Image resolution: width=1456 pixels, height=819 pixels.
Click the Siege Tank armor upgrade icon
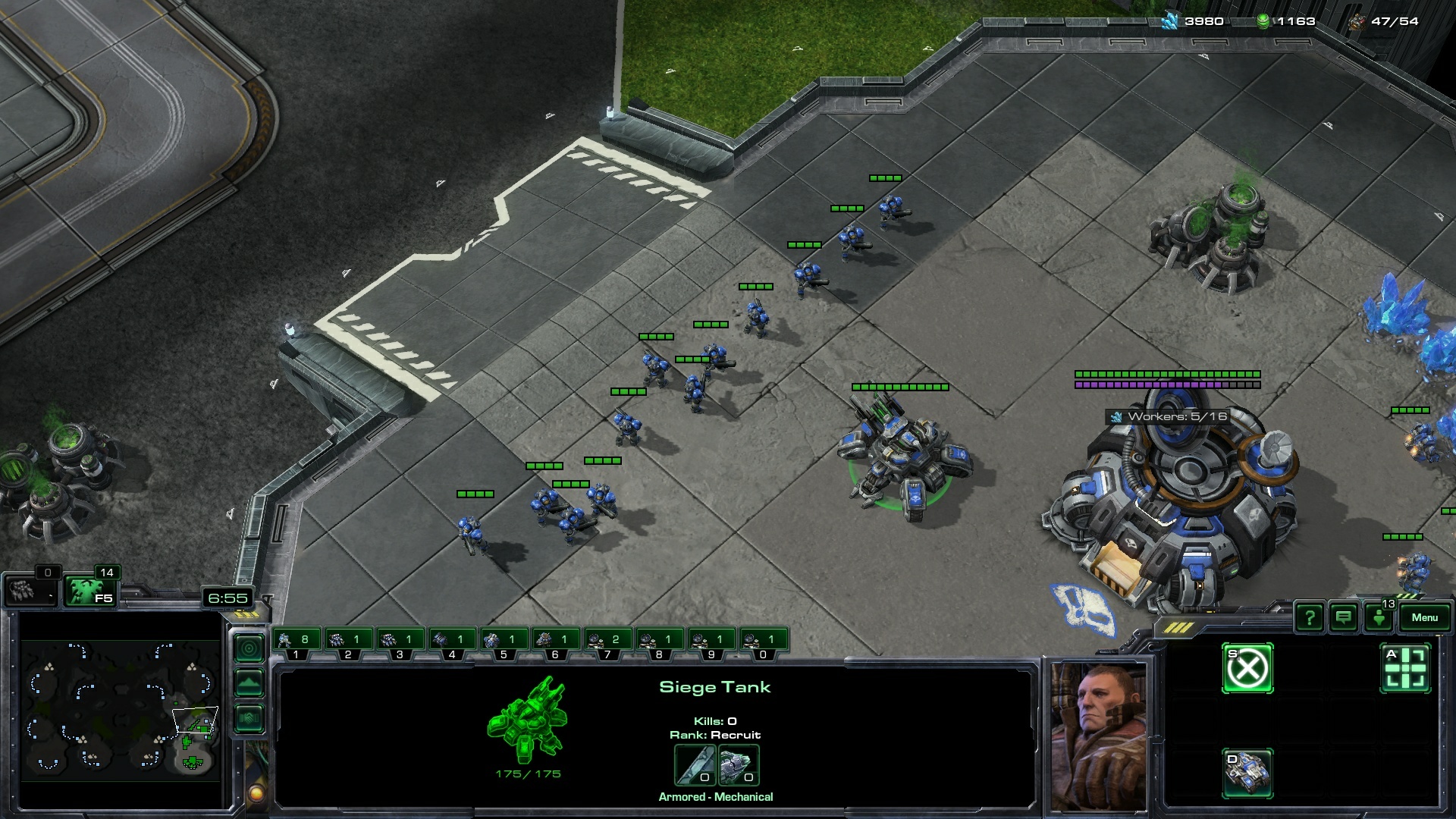[738, 765]
